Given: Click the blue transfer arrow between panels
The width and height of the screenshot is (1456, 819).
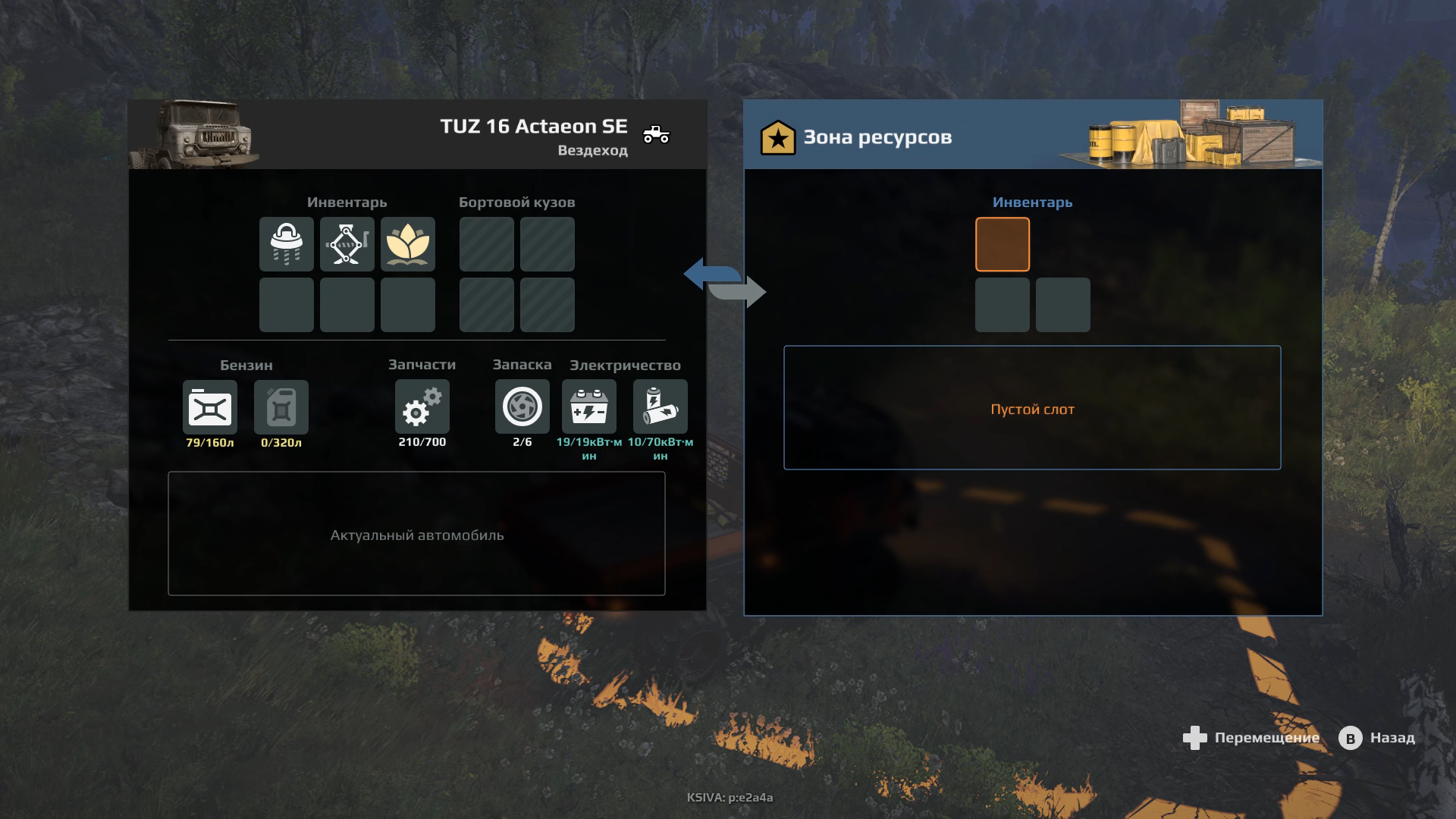Looking at the screenshot, I should coord(707,271).
